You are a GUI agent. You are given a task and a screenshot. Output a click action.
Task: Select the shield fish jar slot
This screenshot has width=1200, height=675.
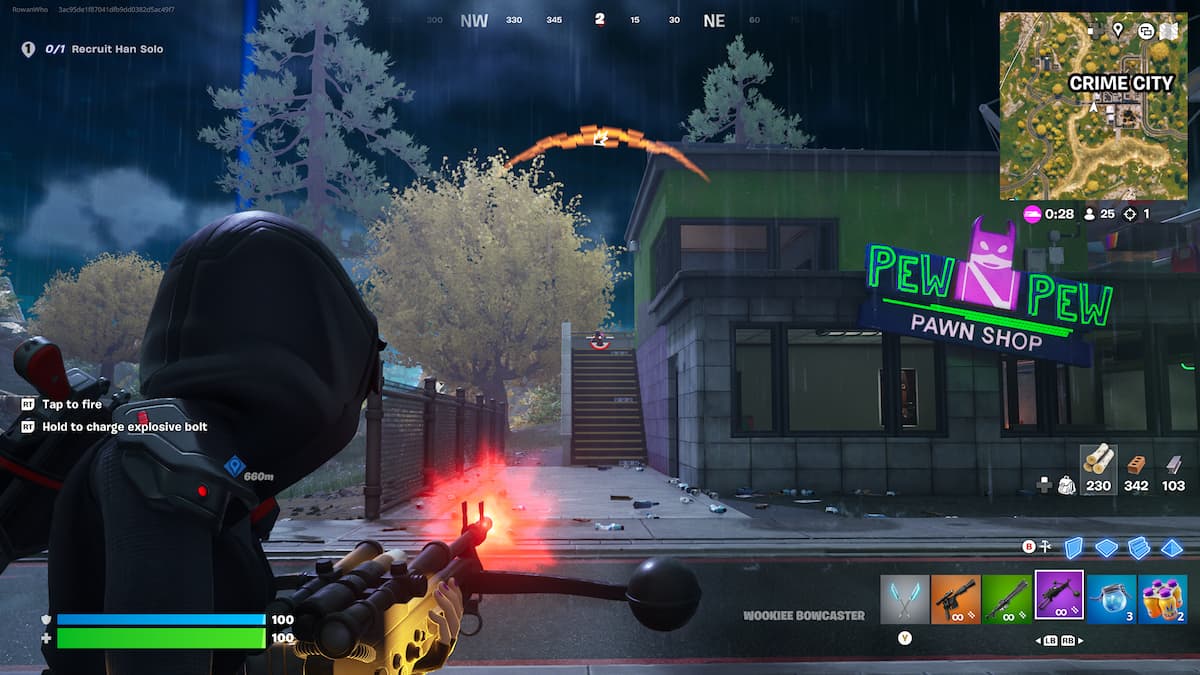(x=1111, y=598)
